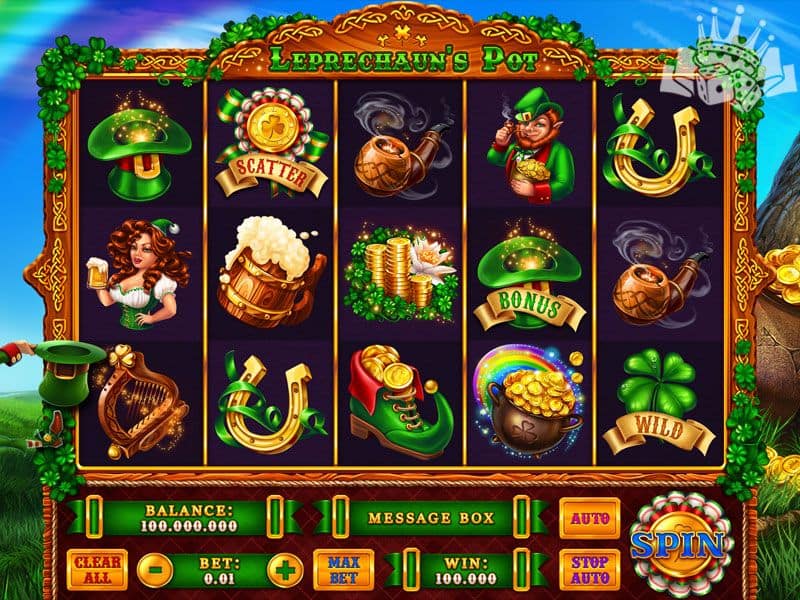Stop auto spinning
The width and height of the screenshot is (800, 600).
pos(589,570)
